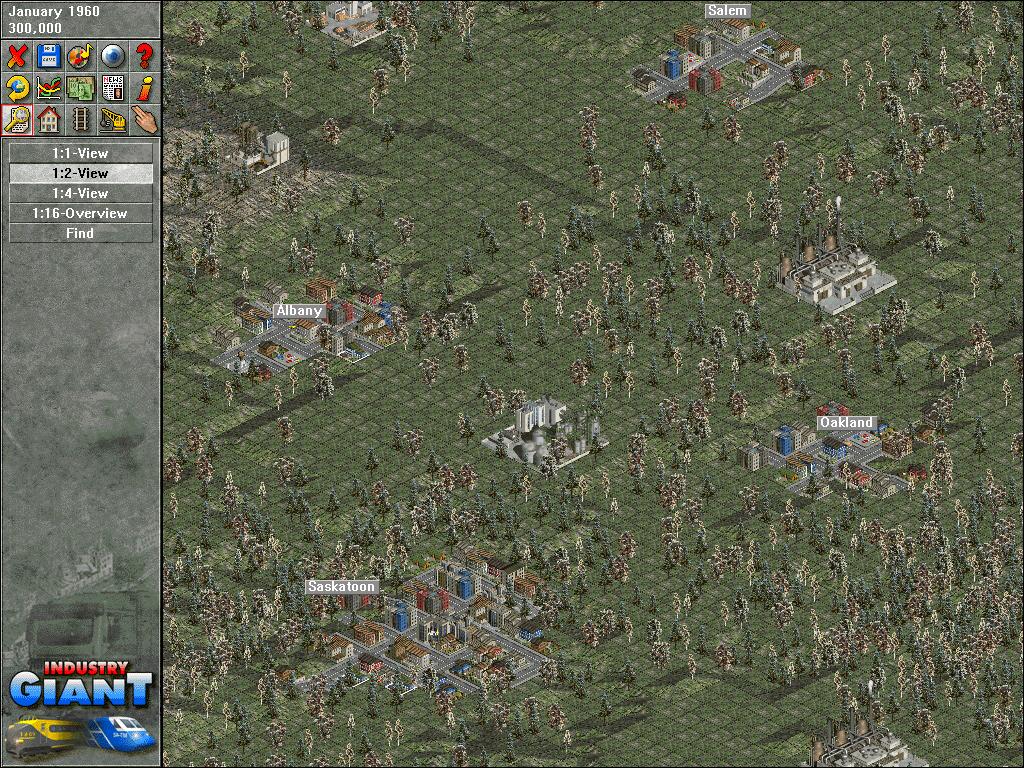Select the magnifying glass view tool
This screenshot has height=768, width=1024.
click(17, 120)
